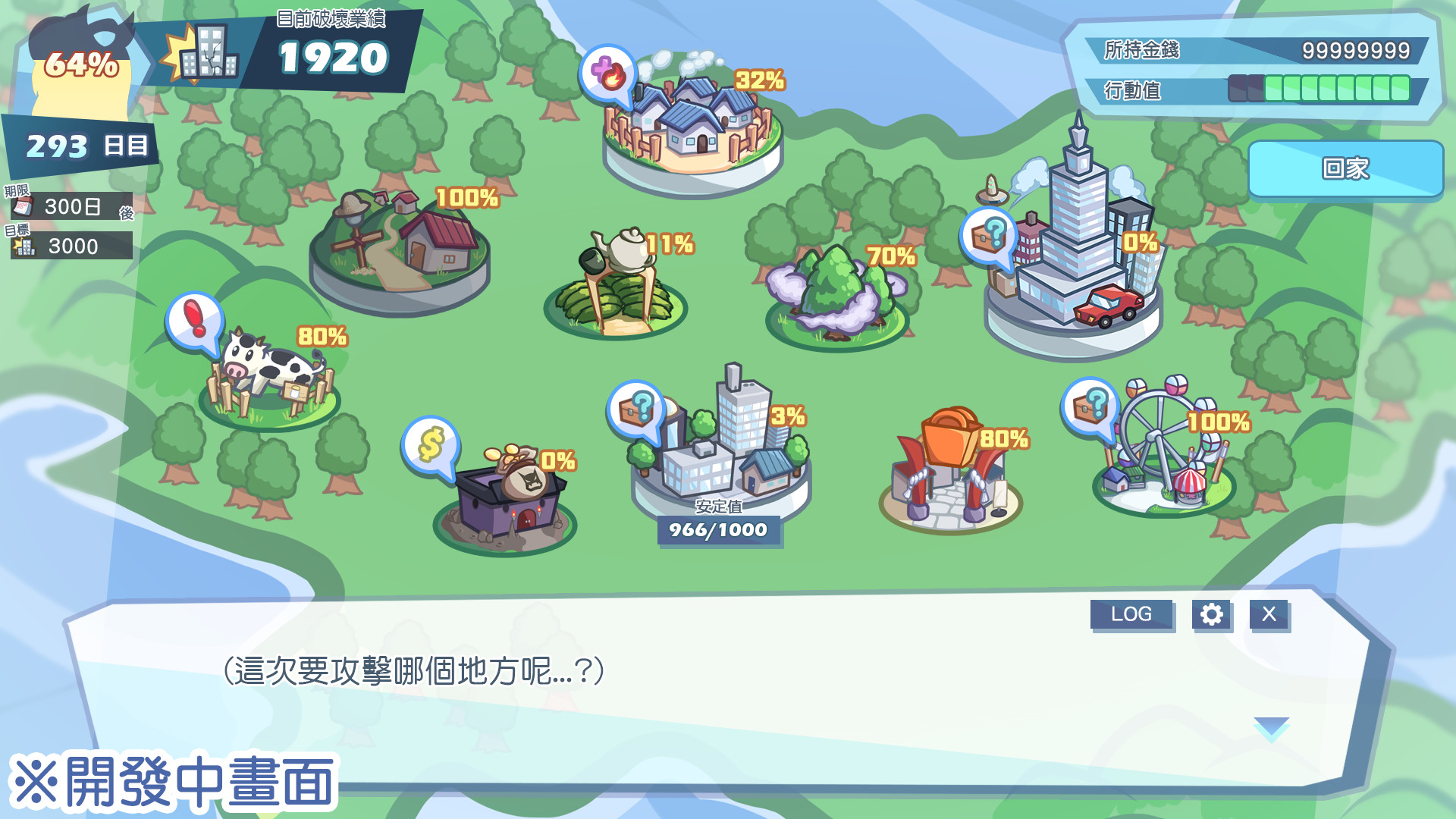
Task: Choose the purple villain hideout building
Action: tap(507, 500)
